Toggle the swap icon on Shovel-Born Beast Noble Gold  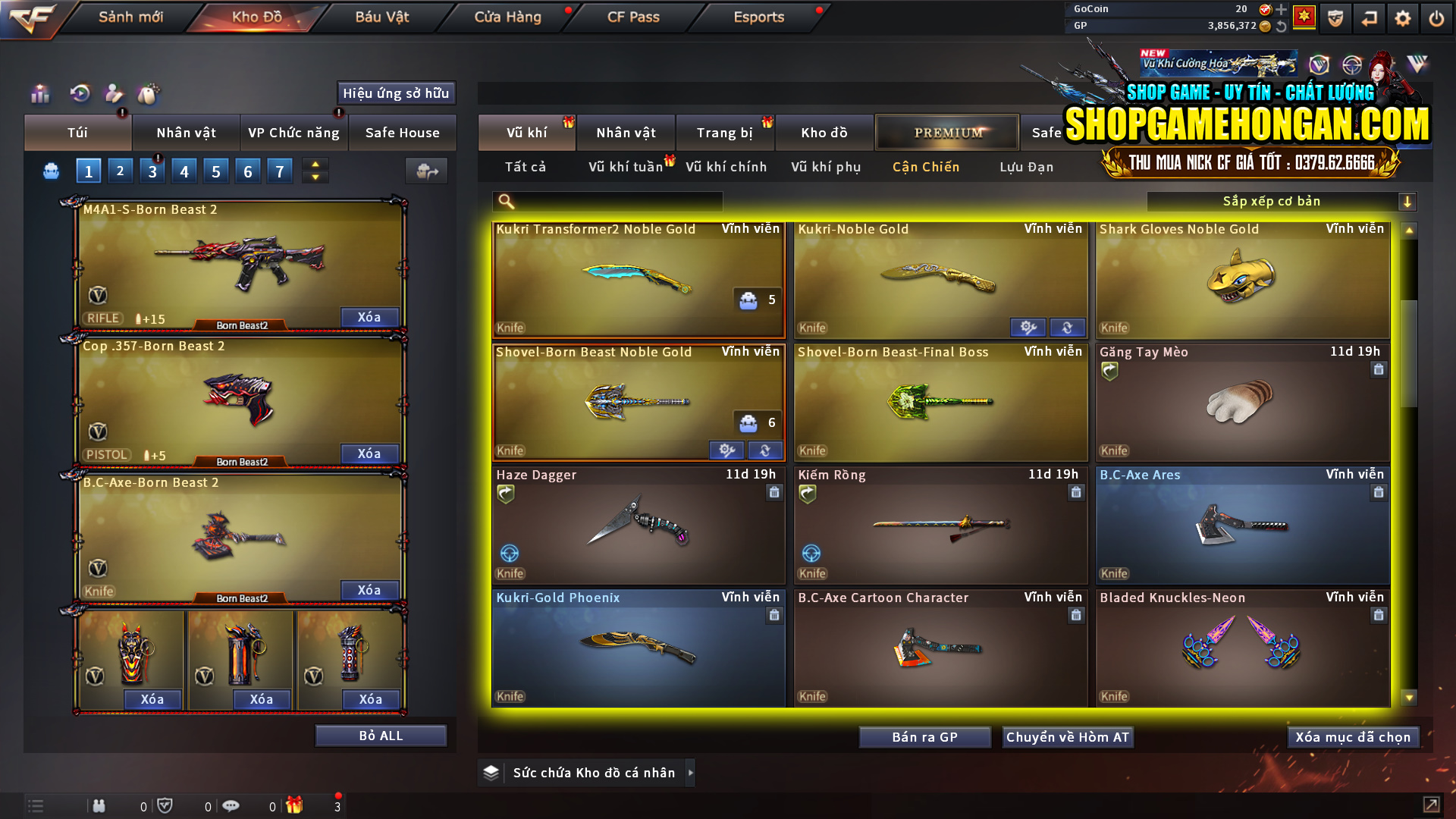click(764, 450)
